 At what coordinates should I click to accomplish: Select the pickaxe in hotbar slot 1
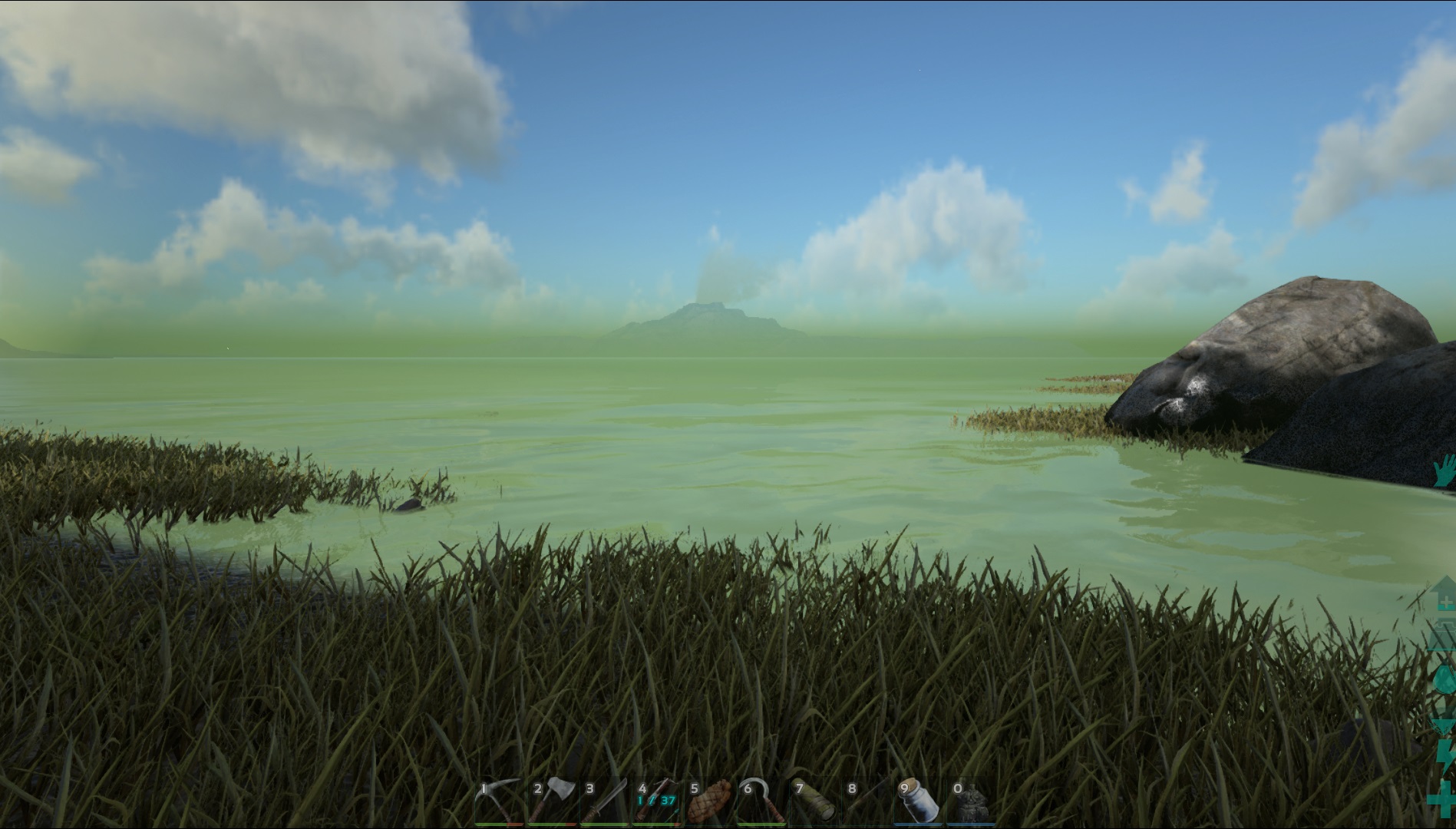[x=499, y=801]
